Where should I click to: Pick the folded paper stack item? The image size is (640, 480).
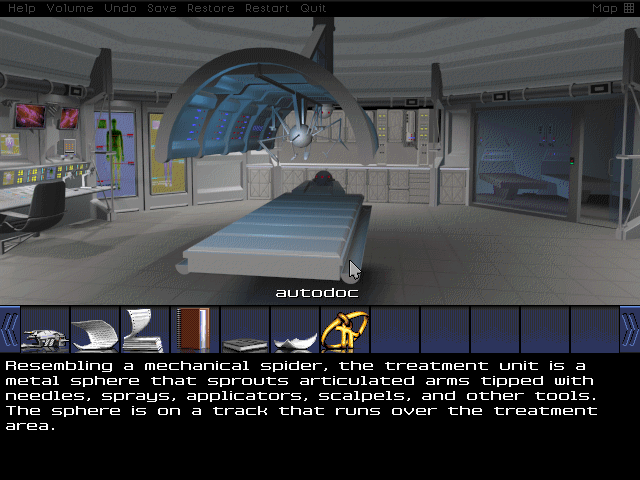(145, 330)
